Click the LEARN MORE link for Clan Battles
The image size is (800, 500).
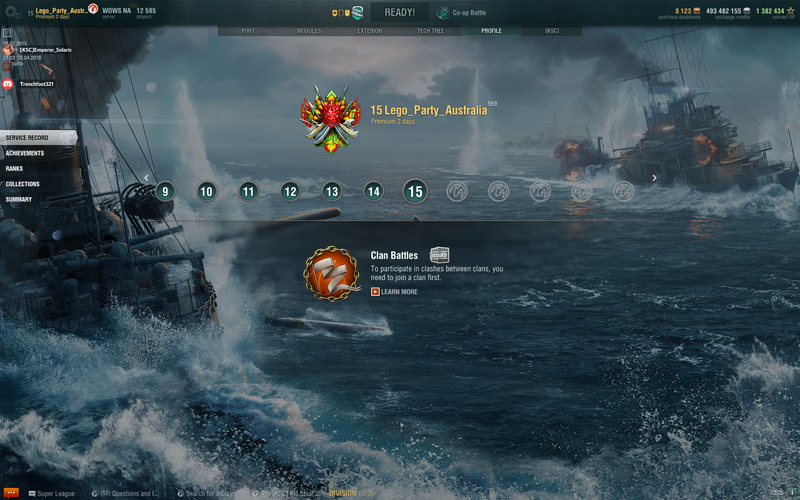(x=394, y=292)
